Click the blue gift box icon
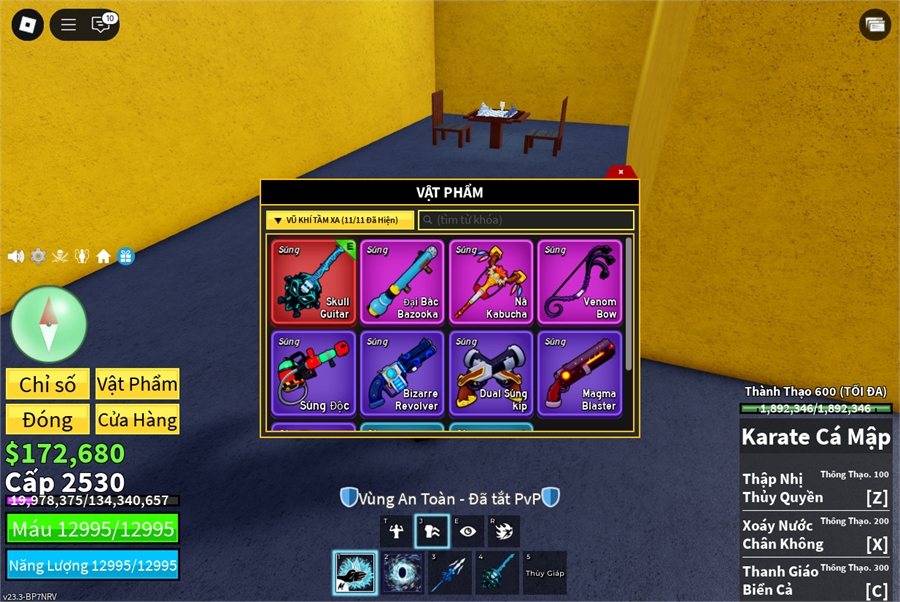Screen dimensions: 900x602 click(125, 256)
